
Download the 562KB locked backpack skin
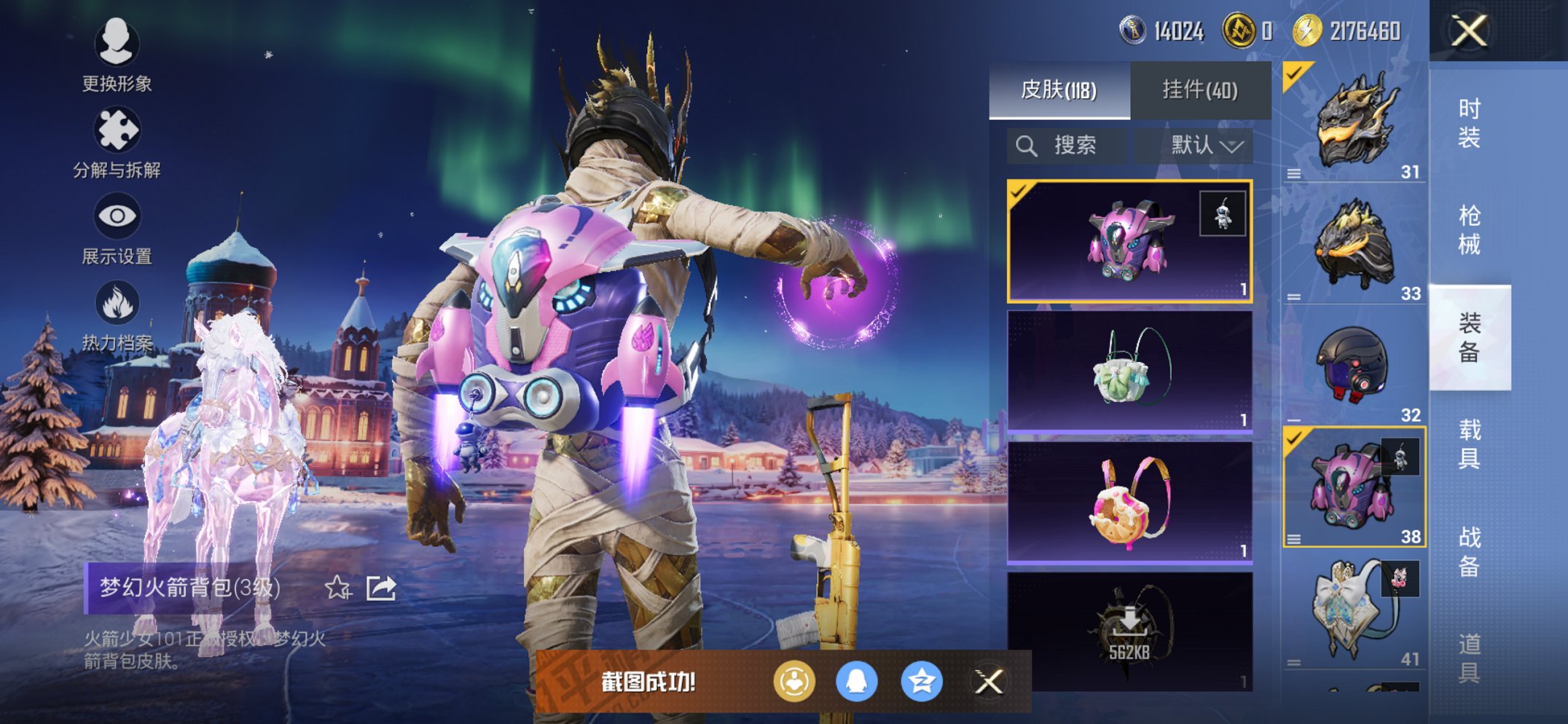pos(1129,631)
